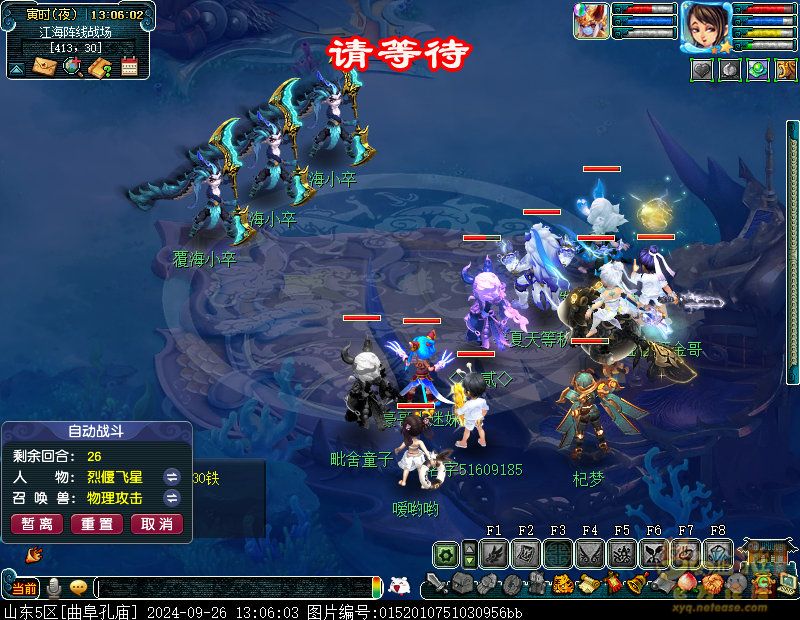Open the world map magnifier icon
The width and height of the screenshot is (800, 620).
click(x=72, y=67)
